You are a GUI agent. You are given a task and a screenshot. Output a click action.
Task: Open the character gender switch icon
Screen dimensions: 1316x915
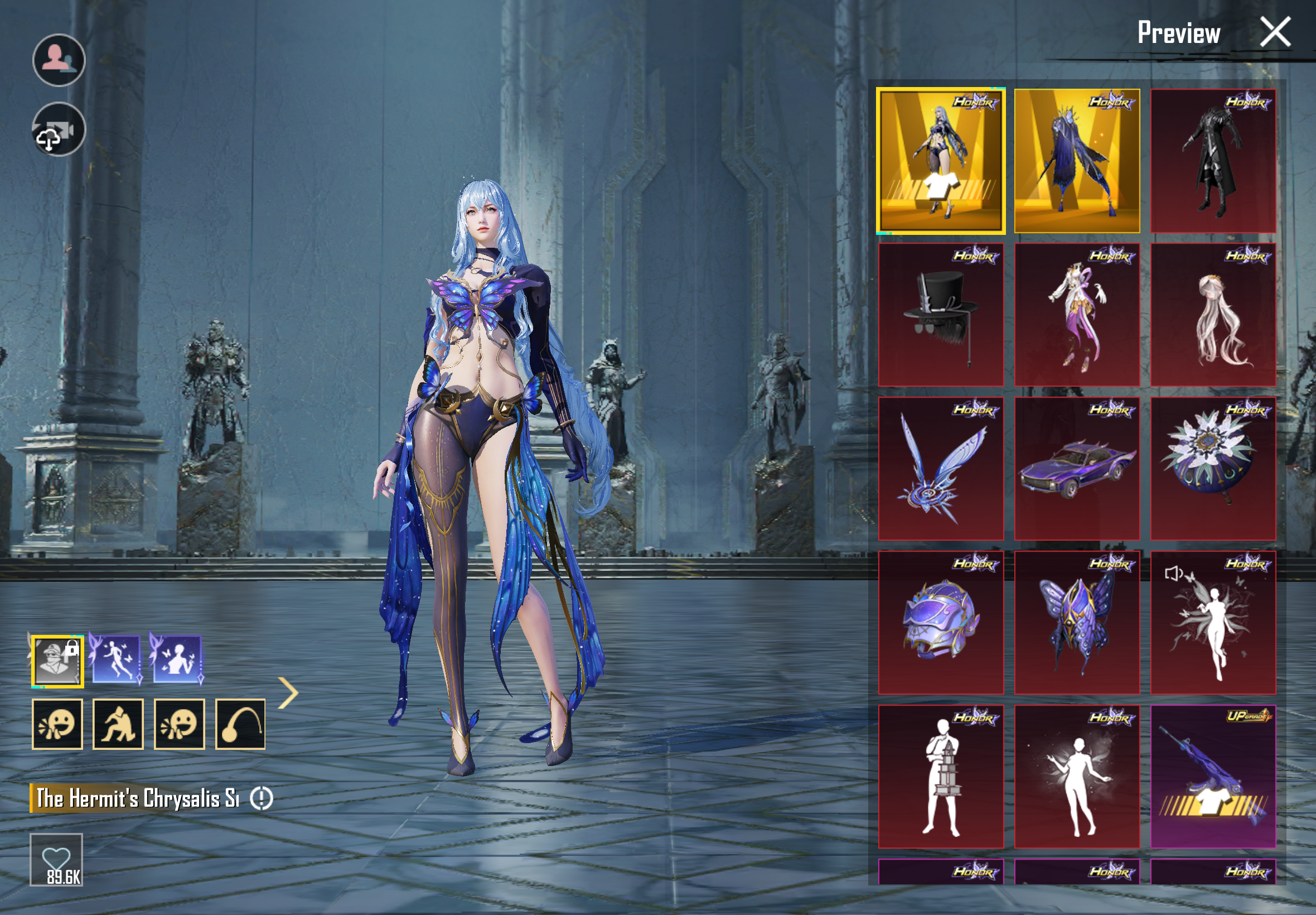pos(59,60)
